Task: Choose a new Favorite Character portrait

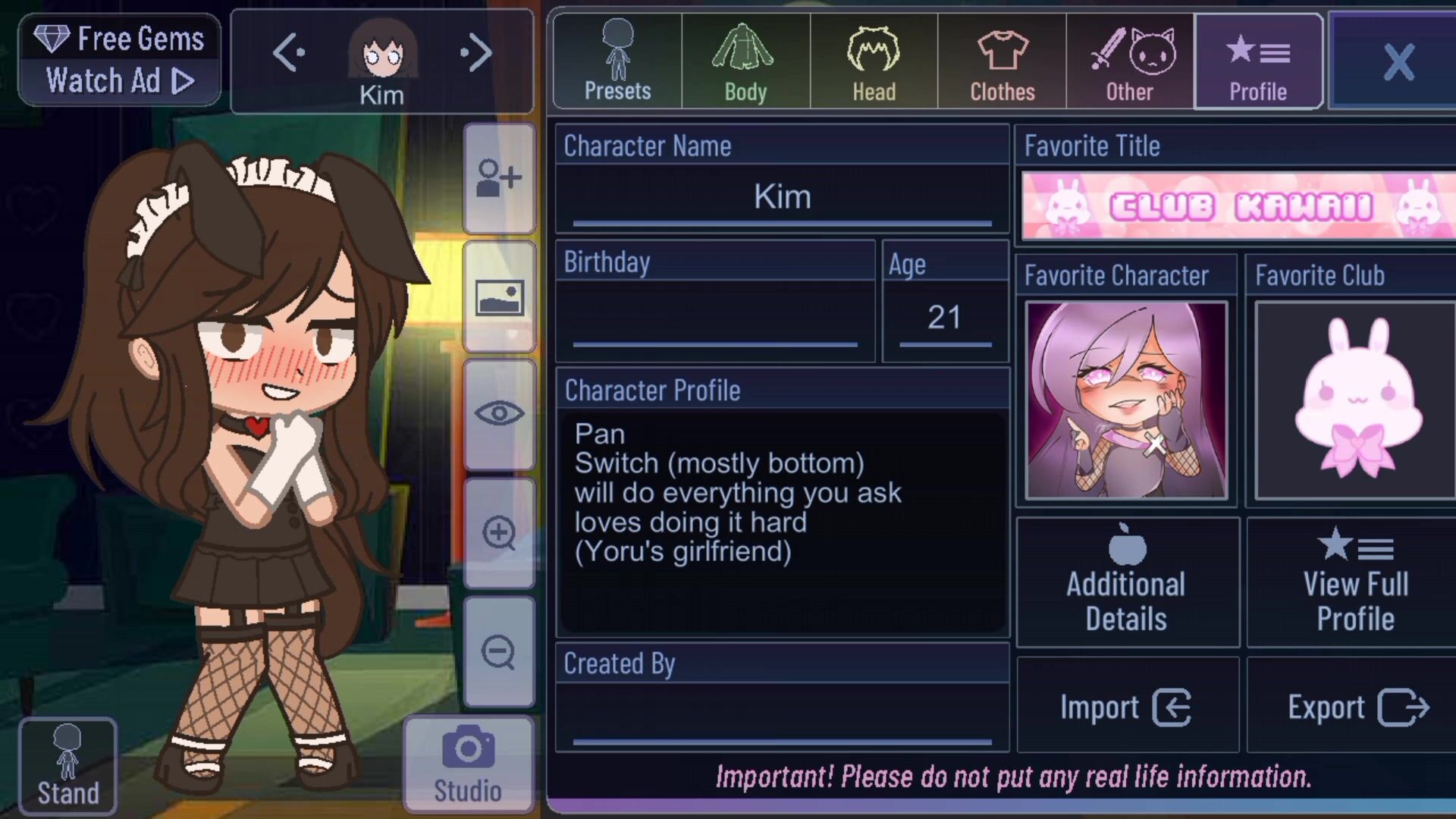Action: (1126, 400)
